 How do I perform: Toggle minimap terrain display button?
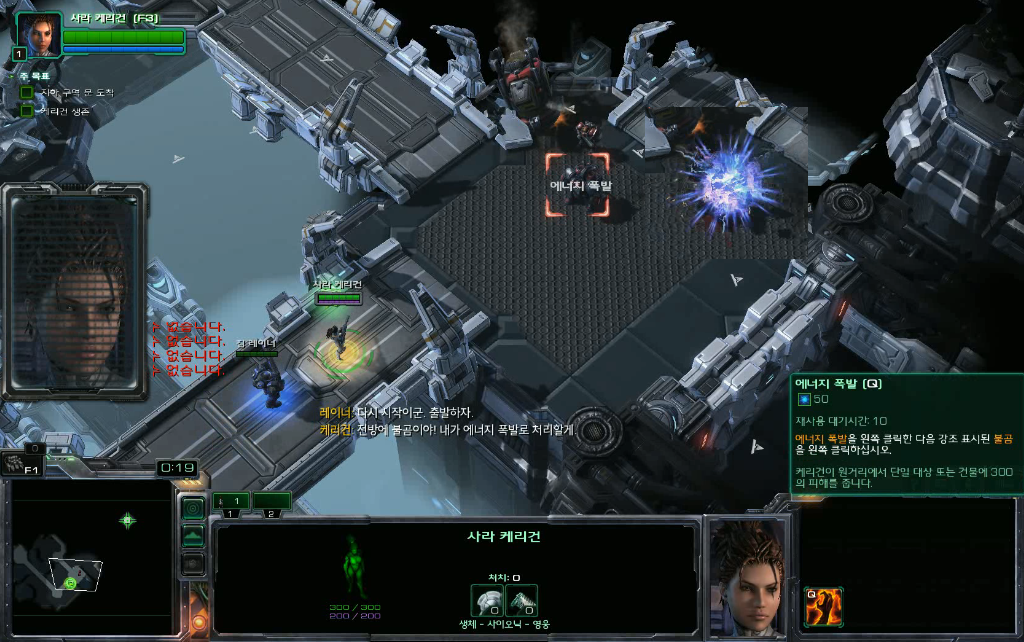coord(193,536)
